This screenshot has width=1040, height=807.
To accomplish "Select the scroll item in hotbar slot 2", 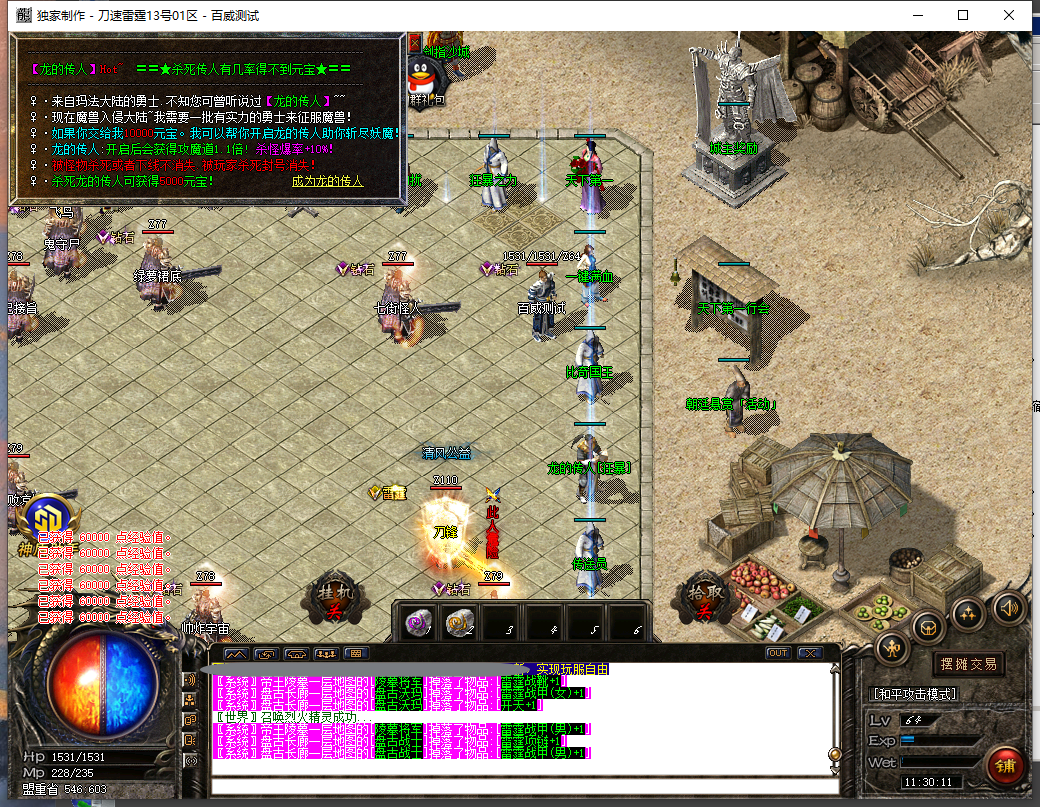I will [x=458, y=622].
